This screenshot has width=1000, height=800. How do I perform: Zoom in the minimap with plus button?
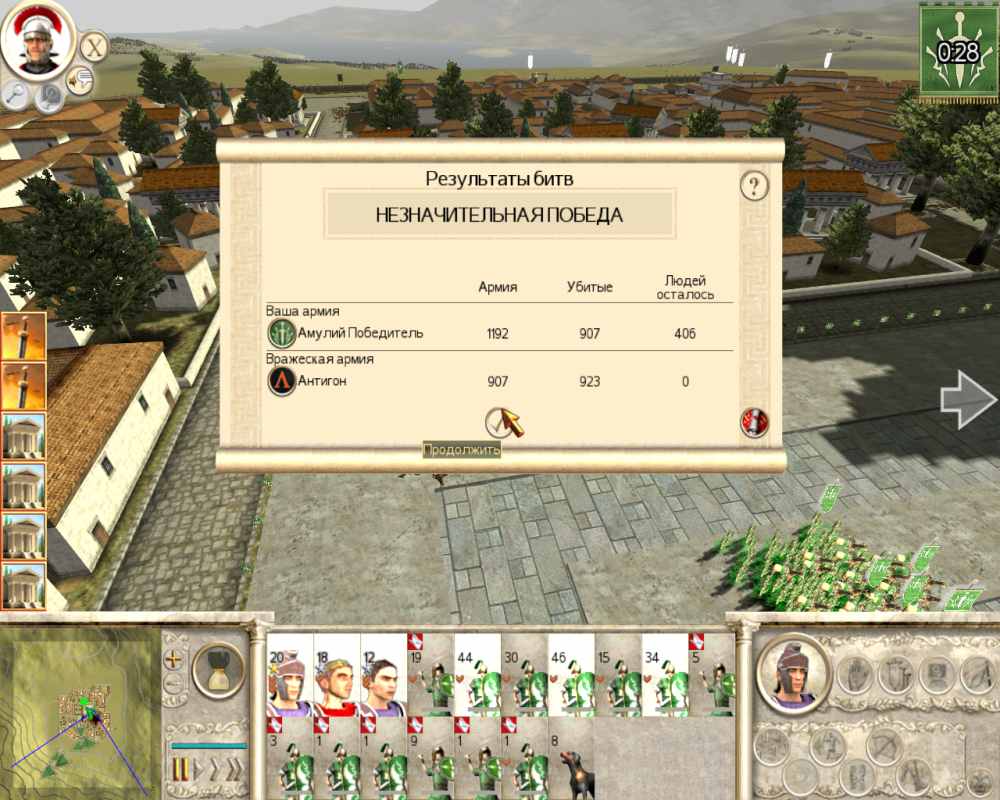(175, 660)
